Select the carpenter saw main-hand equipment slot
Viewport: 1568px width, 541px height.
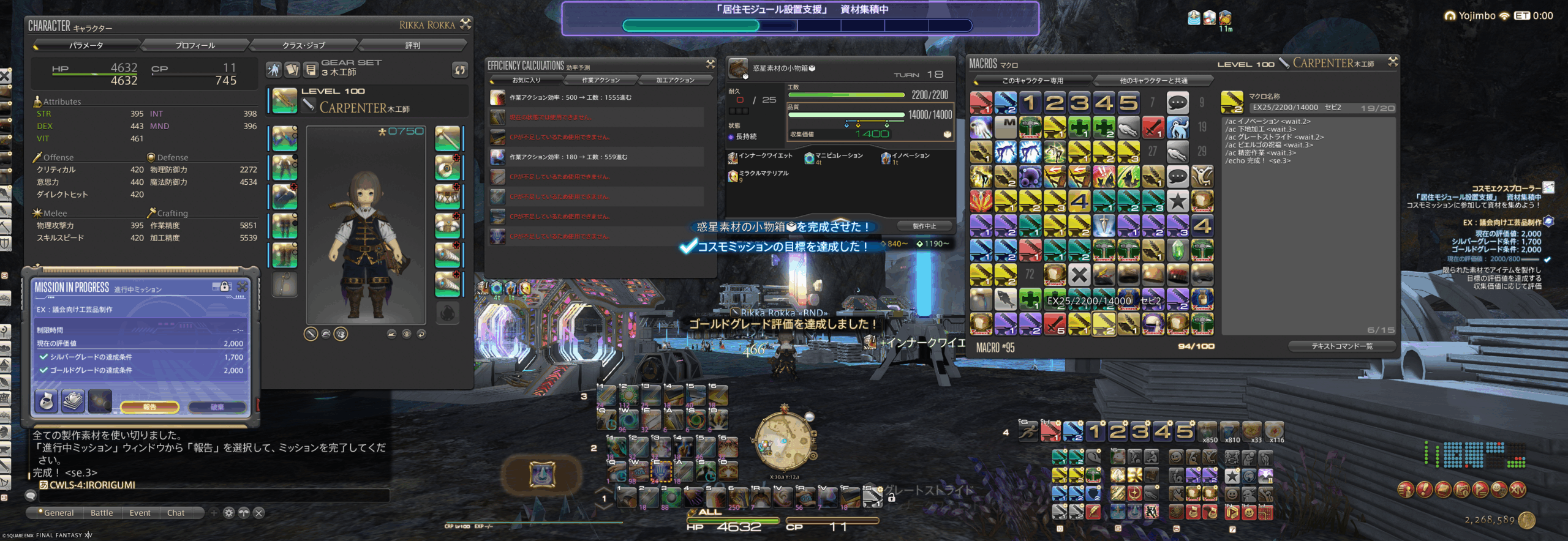pyautogui.click(x=284, y=101)
